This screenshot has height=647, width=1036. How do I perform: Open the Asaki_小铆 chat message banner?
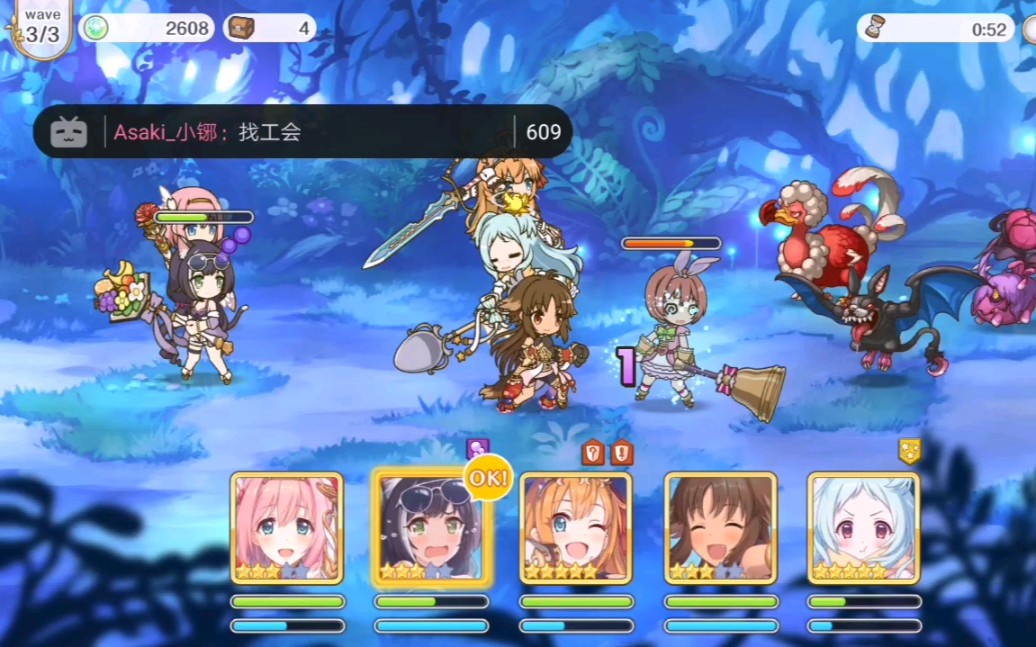(x=302, y=132)
